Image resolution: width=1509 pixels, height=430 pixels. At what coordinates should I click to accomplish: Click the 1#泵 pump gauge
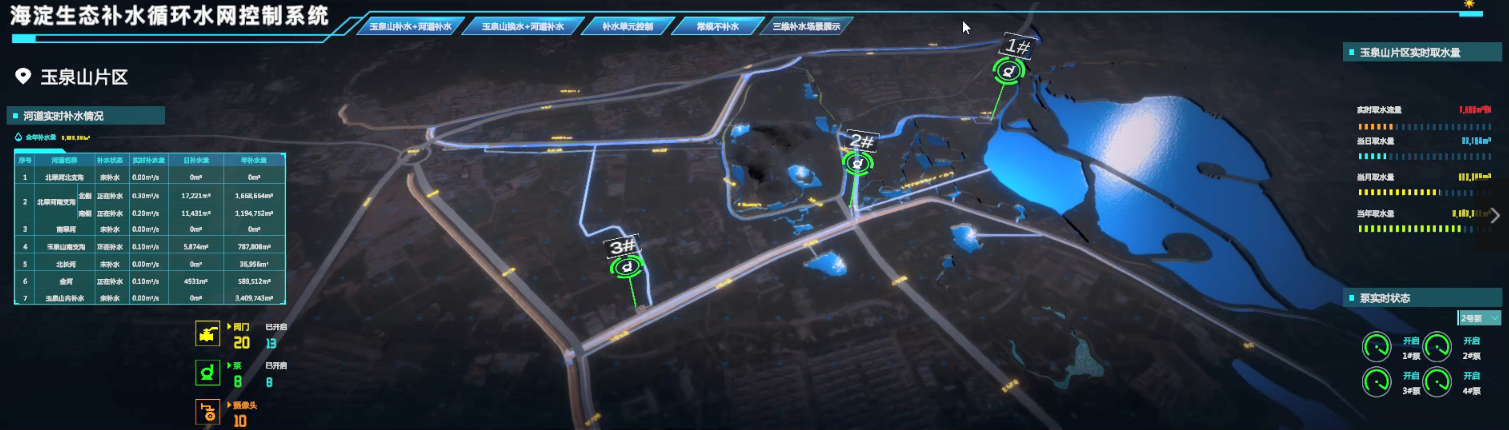pos(1378,347)
